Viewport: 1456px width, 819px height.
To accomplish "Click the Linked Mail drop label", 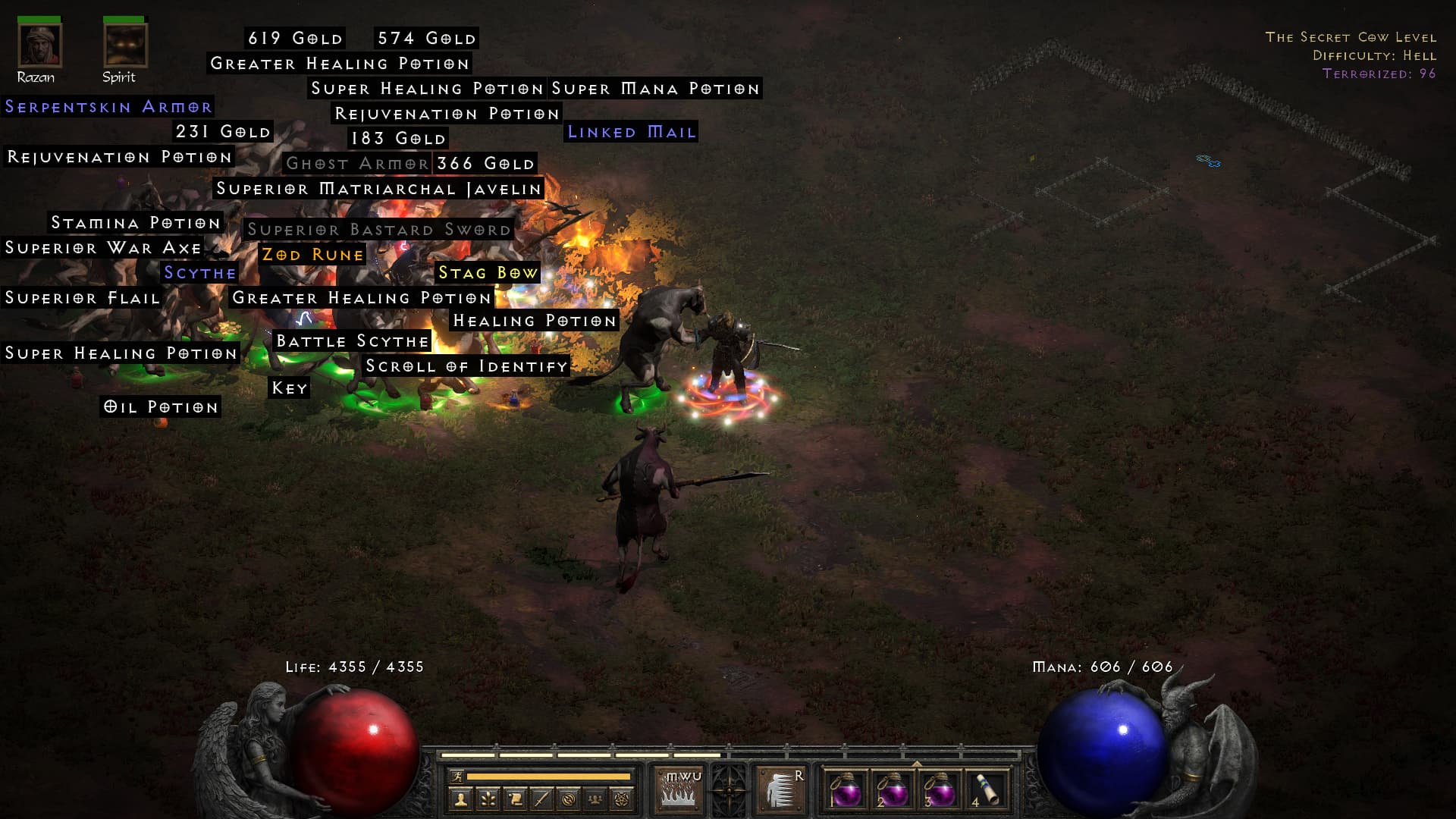I will pos(632,132).
